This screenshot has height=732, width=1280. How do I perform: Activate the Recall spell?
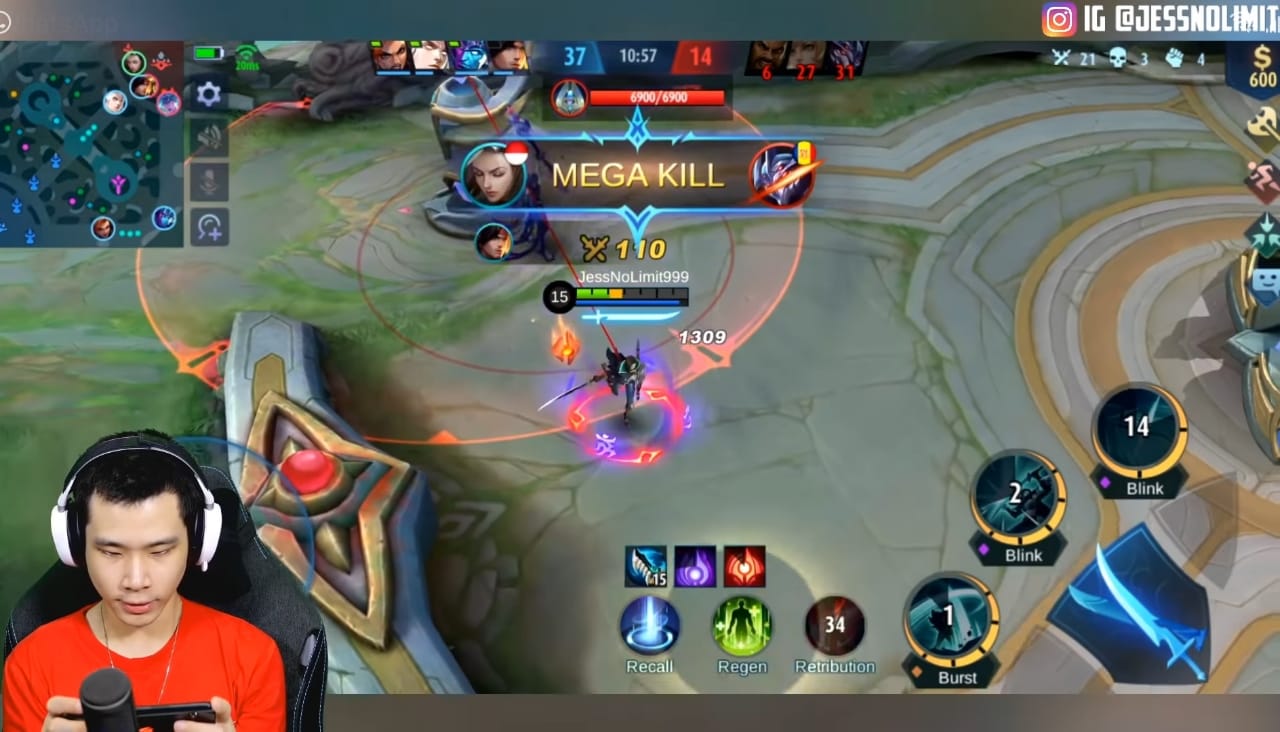pos(650,627)
